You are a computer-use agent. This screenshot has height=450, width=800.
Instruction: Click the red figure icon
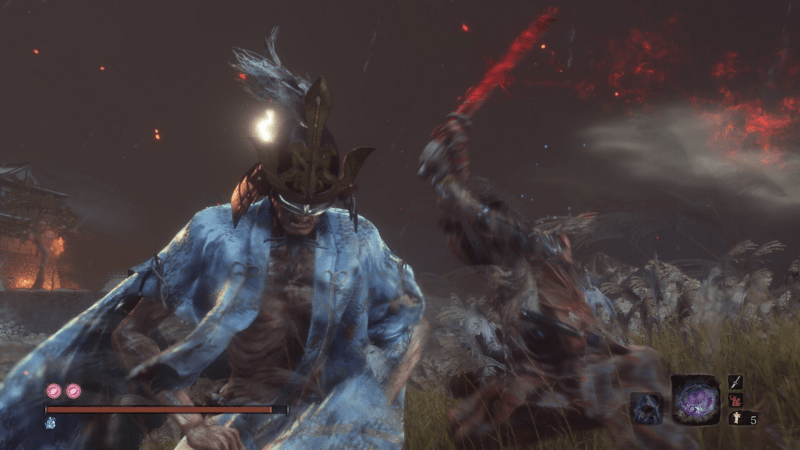pyautogui.click(x=735, y=400)
